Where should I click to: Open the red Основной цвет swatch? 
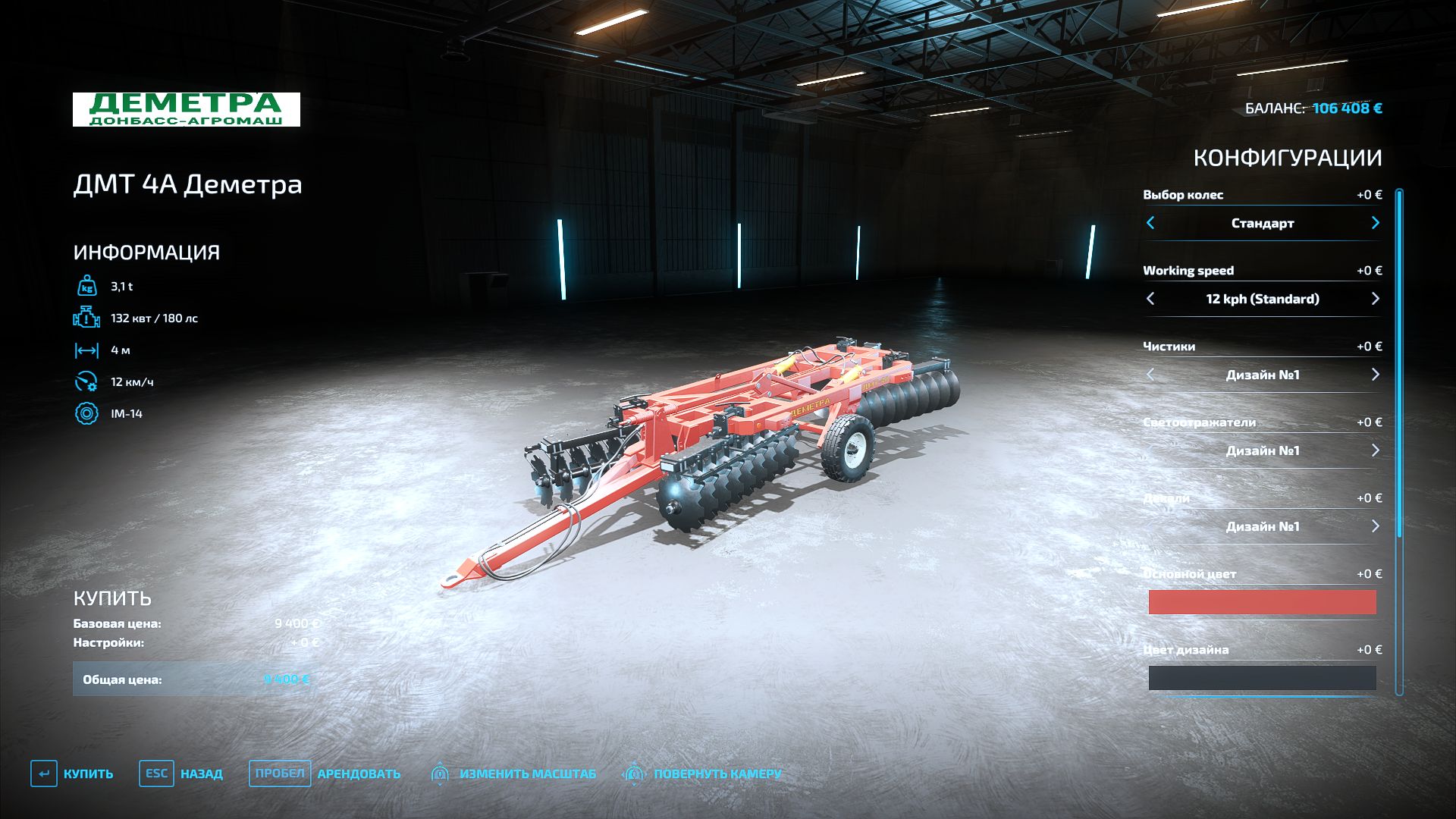1262,602
